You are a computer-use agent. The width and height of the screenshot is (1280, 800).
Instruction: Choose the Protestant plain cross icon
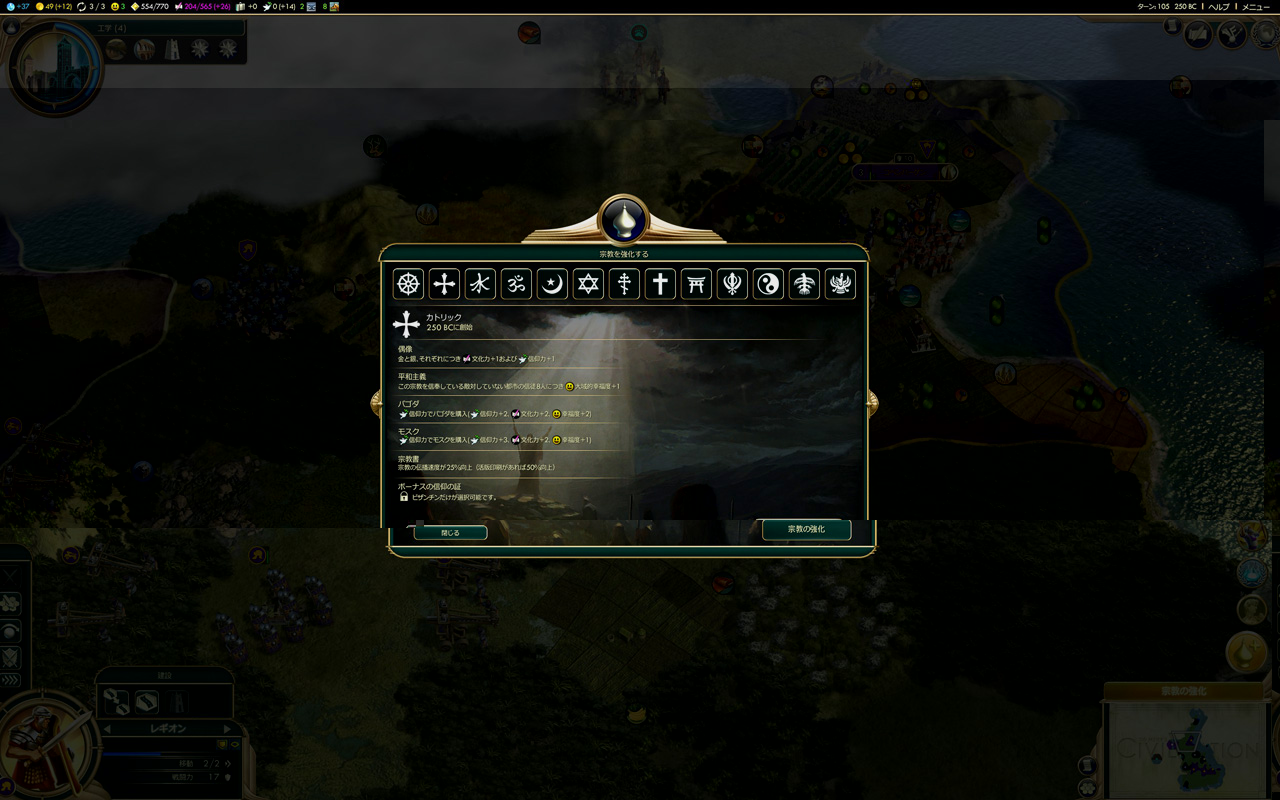tap(660, 284)
